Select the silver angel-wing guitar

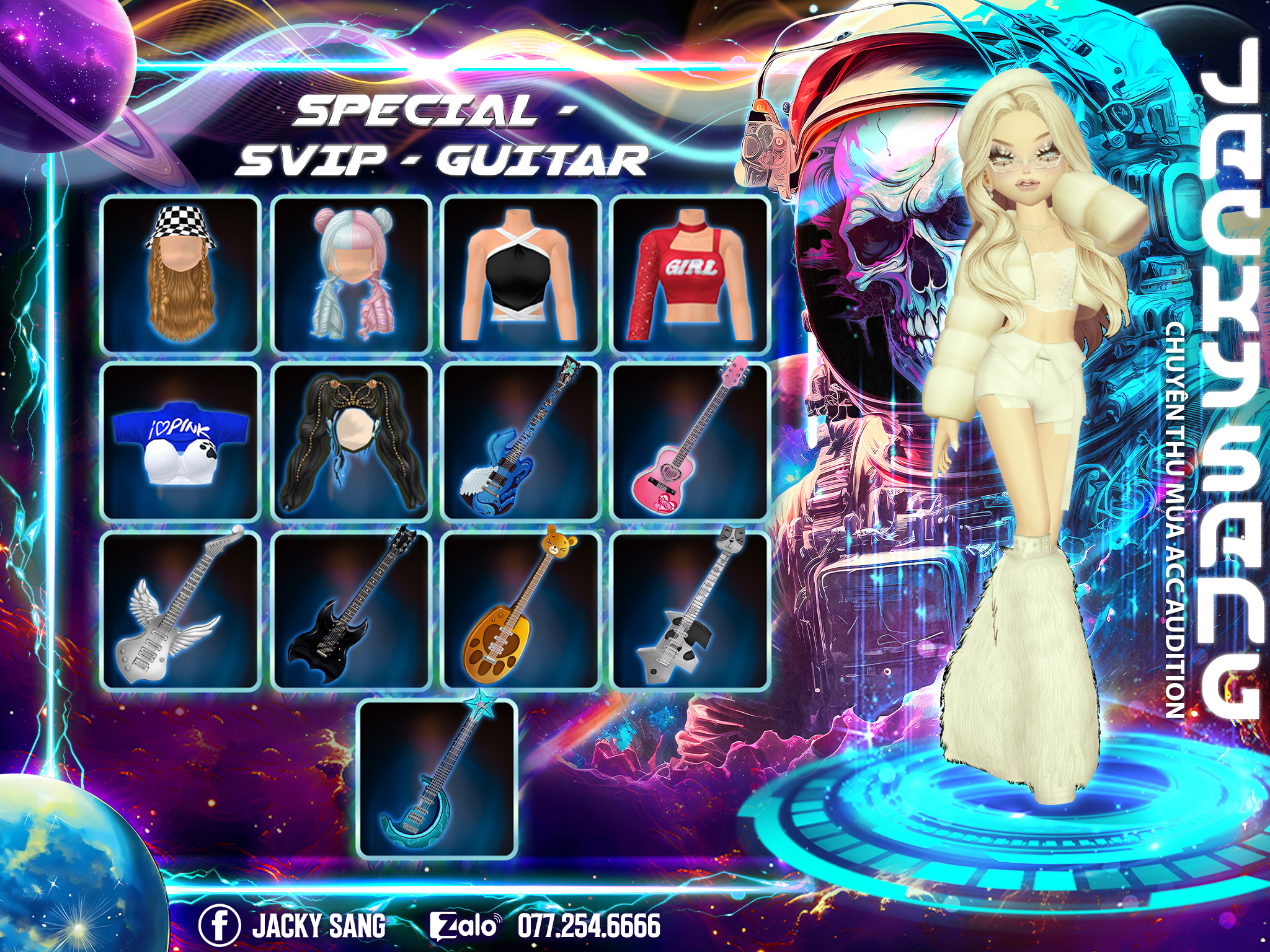point(181,610)
